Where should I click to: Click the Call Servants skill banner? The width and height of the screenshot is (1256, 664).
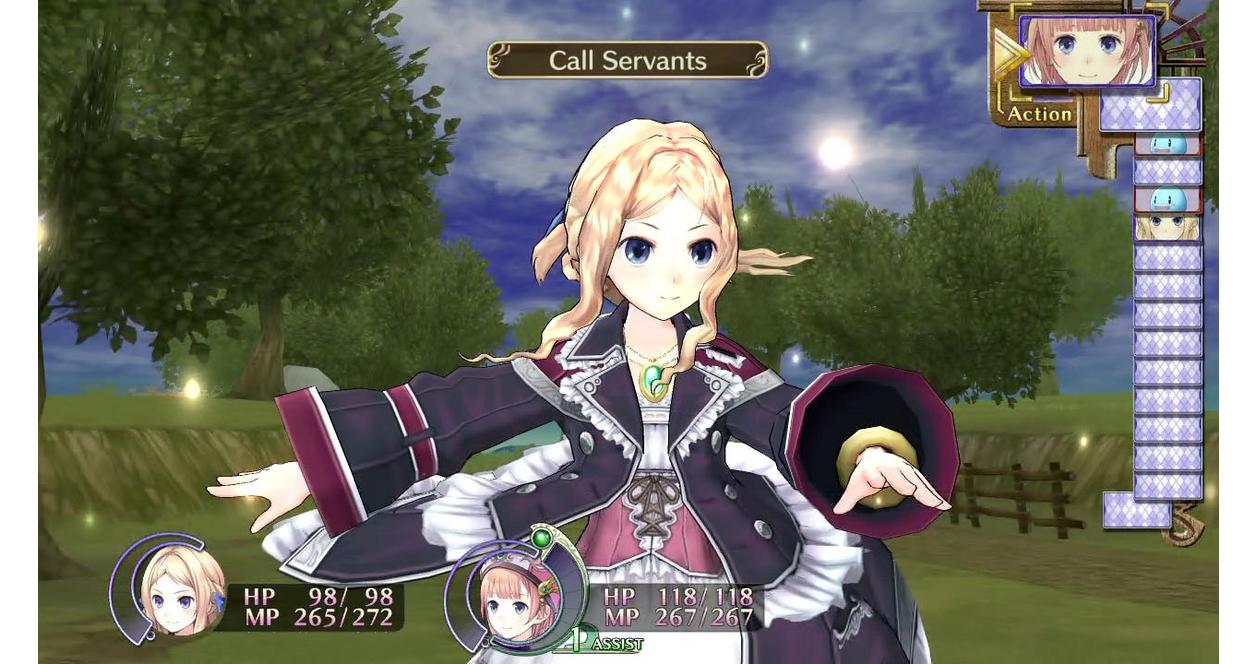627,60
